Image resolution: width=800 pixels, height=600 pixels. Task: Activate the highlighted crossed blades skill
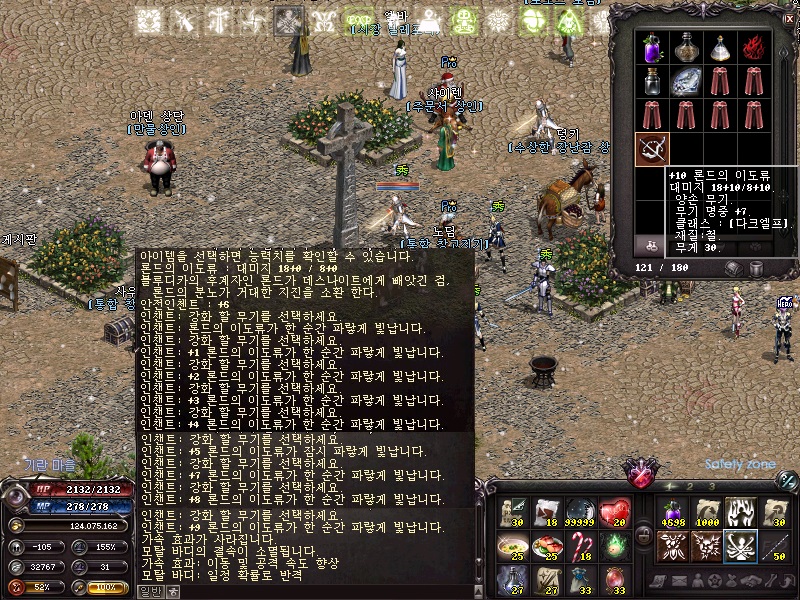pyautogui.click(x=740, y=546)
